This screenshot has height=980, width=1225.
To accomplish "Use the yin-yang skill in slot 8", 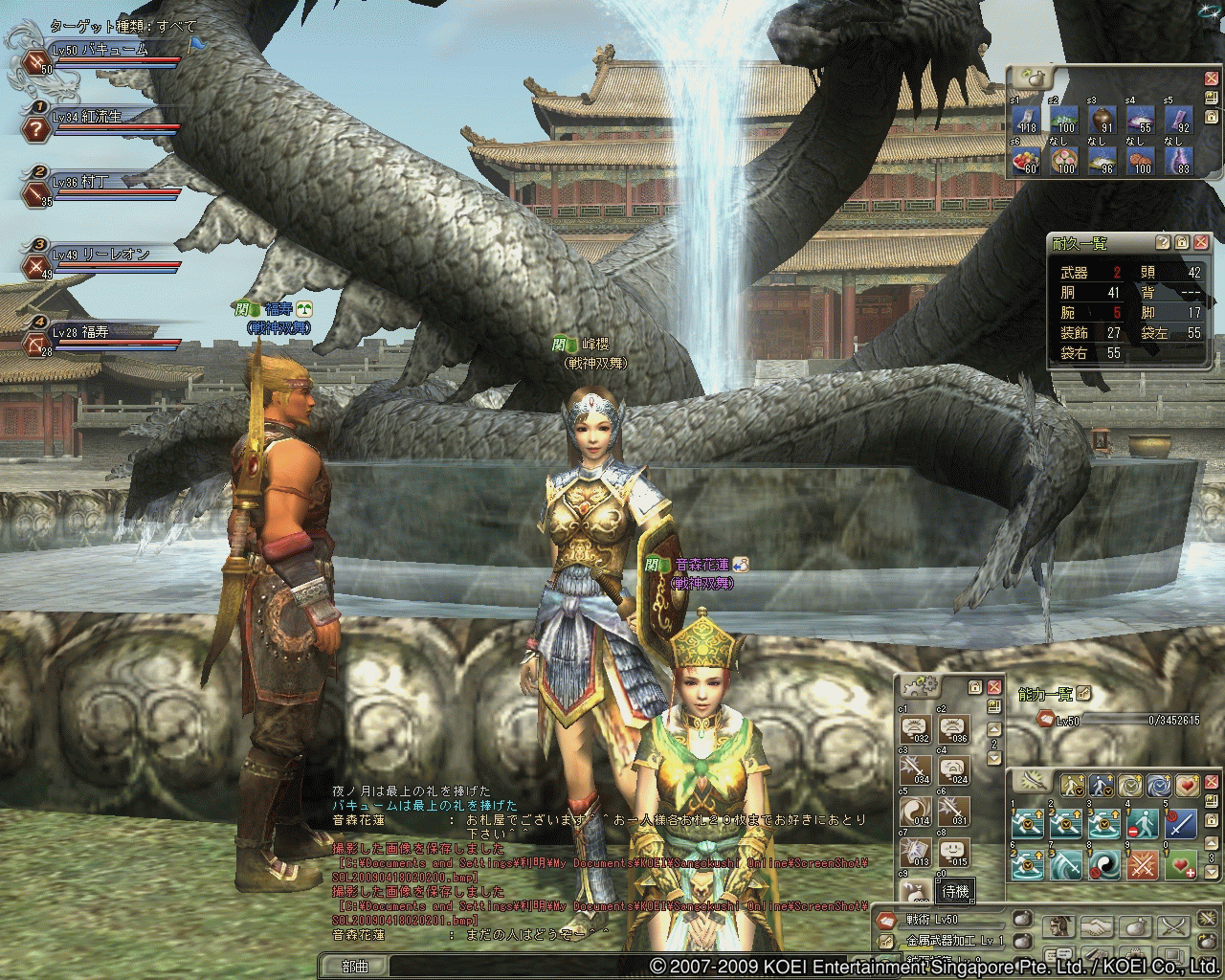I will 1104,864.
